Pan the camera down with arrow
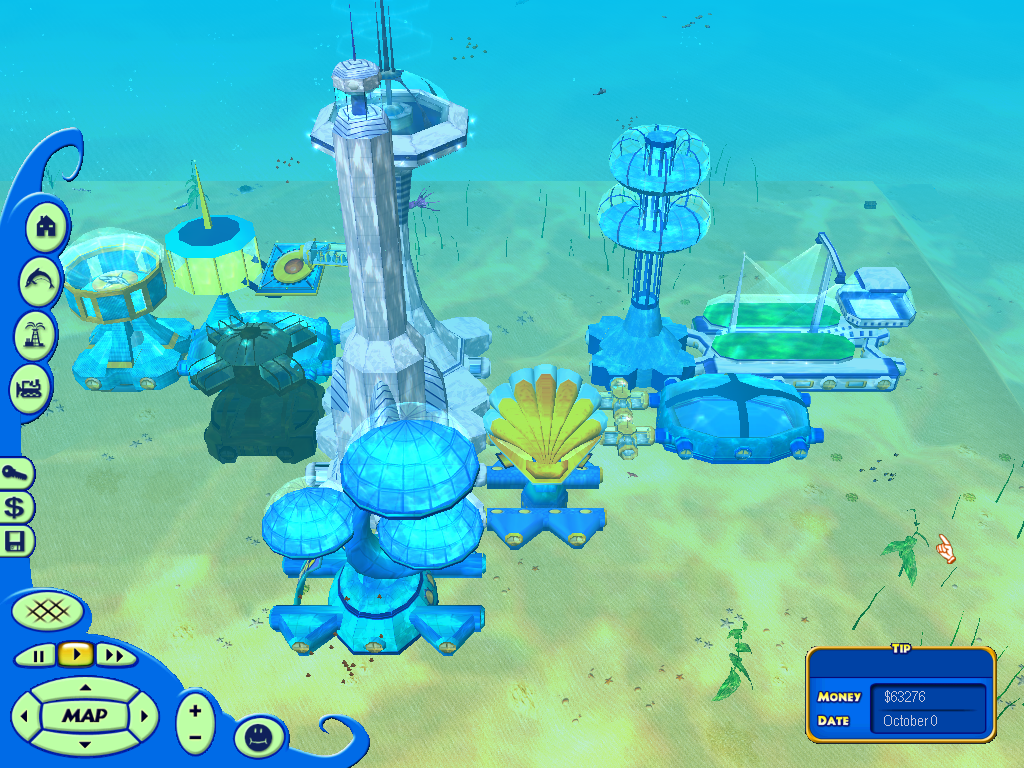This screenshot has width=1024, height=768. click(x=85, y=744)
